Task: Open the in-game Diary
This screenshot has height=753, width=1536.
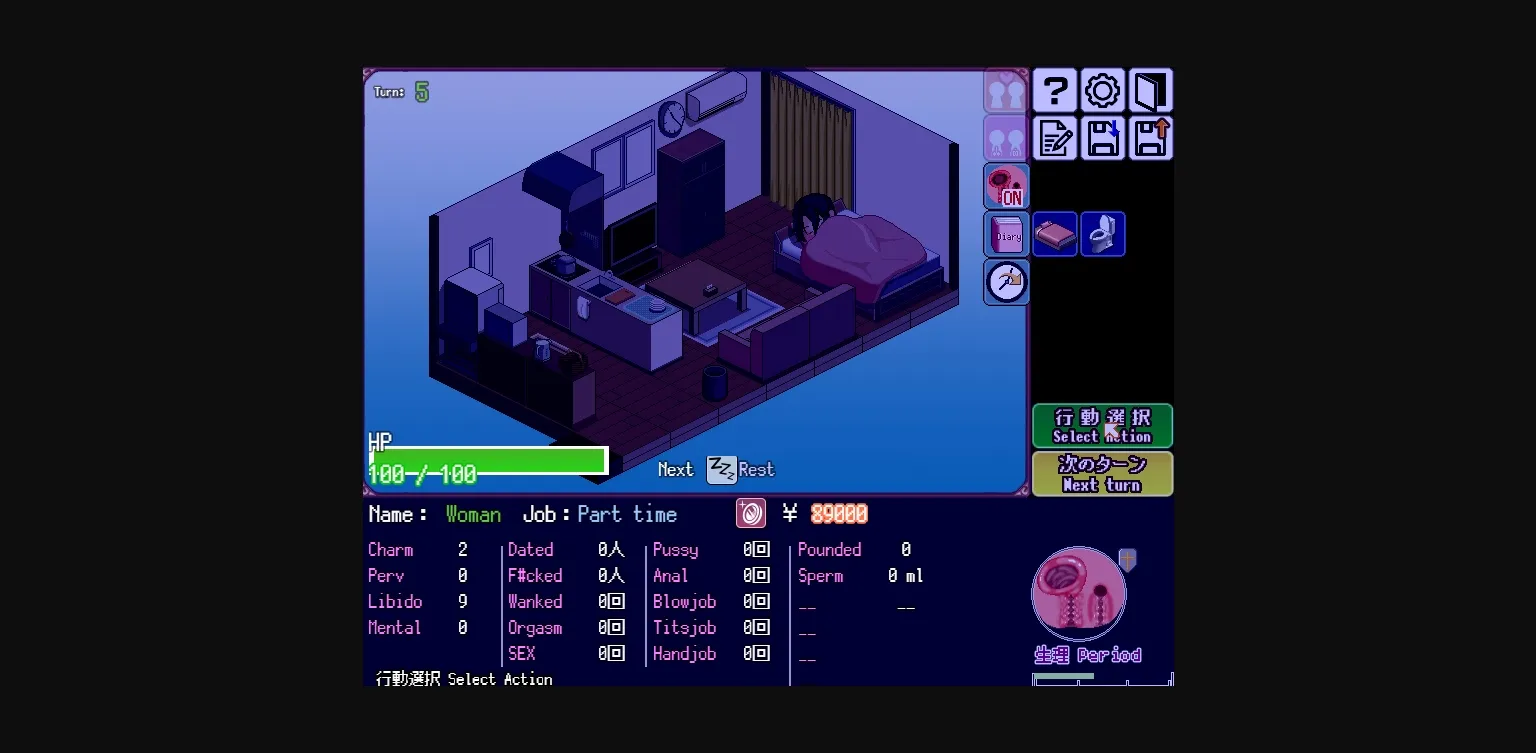Action: [1006, 233]
